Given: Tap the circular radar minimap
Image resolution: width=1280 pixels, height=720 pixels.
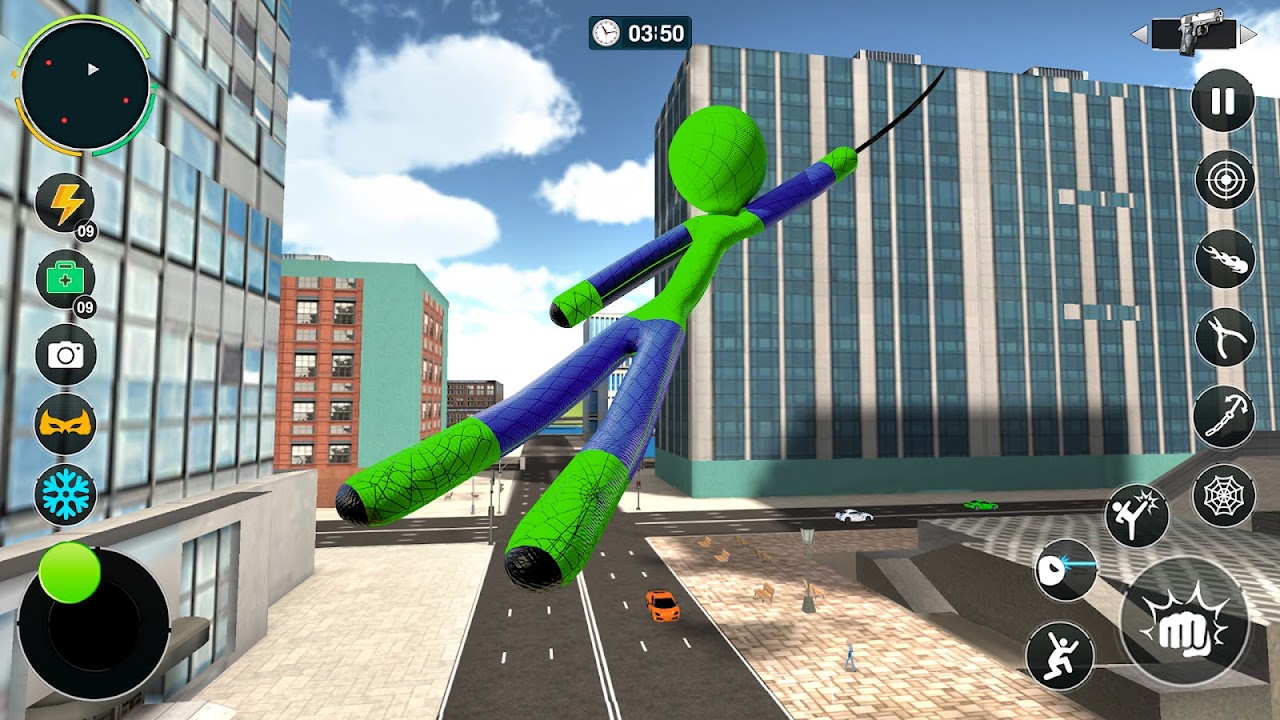Looking at the screenshot, I should tap(85, 88).
